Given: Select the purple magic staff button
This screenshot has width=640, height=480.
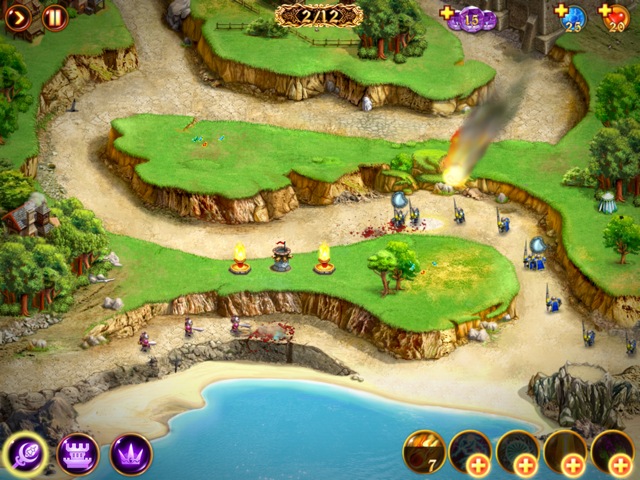Looking at the screenshot, I should pyautogui.click(x=25, y=454).
